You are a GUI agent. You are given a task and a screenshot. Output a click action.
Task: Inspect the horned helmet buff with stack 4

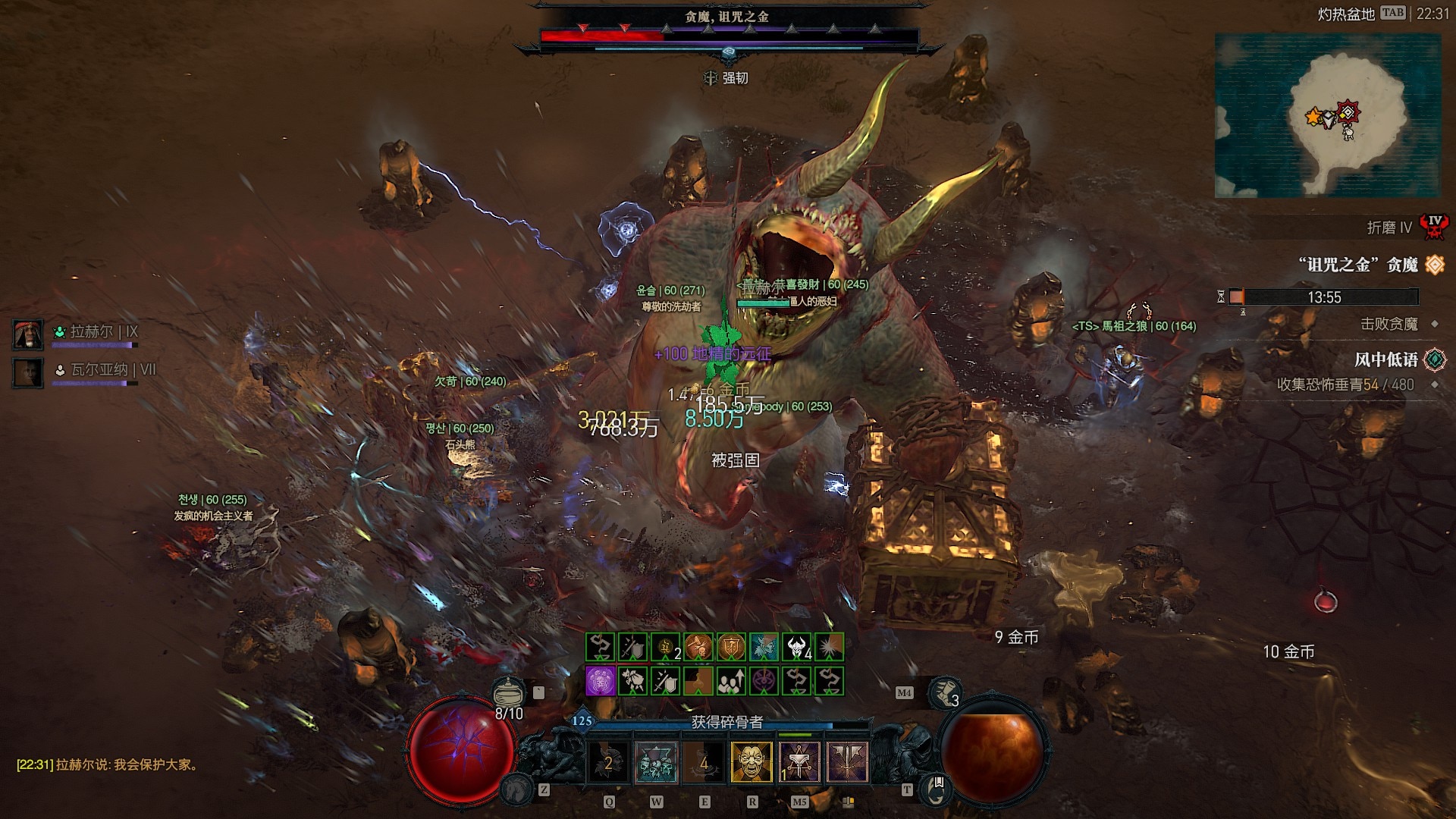click(x=797, y=647)
